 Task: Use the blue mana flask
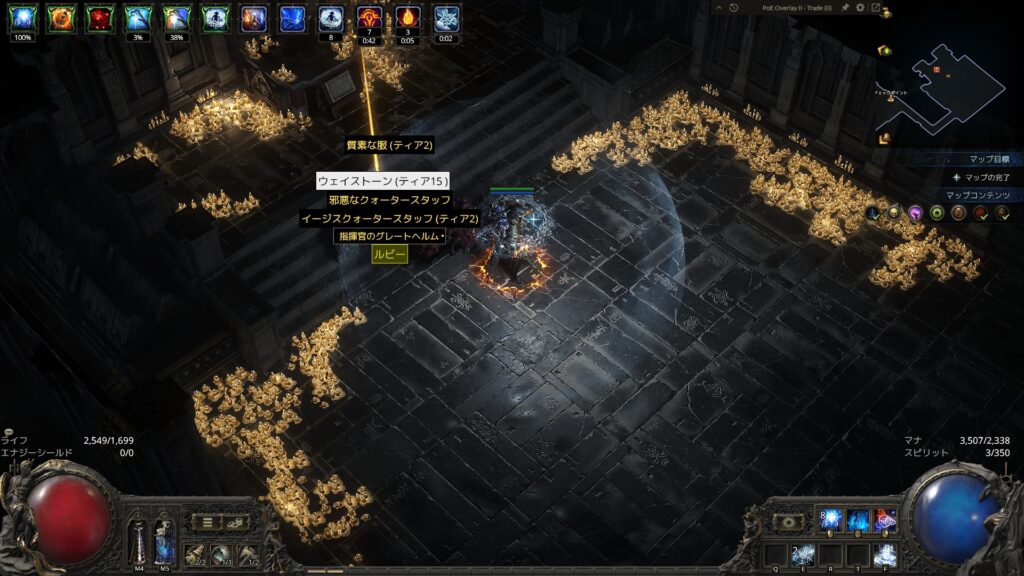pyautogui.click(x=164, y=540)
